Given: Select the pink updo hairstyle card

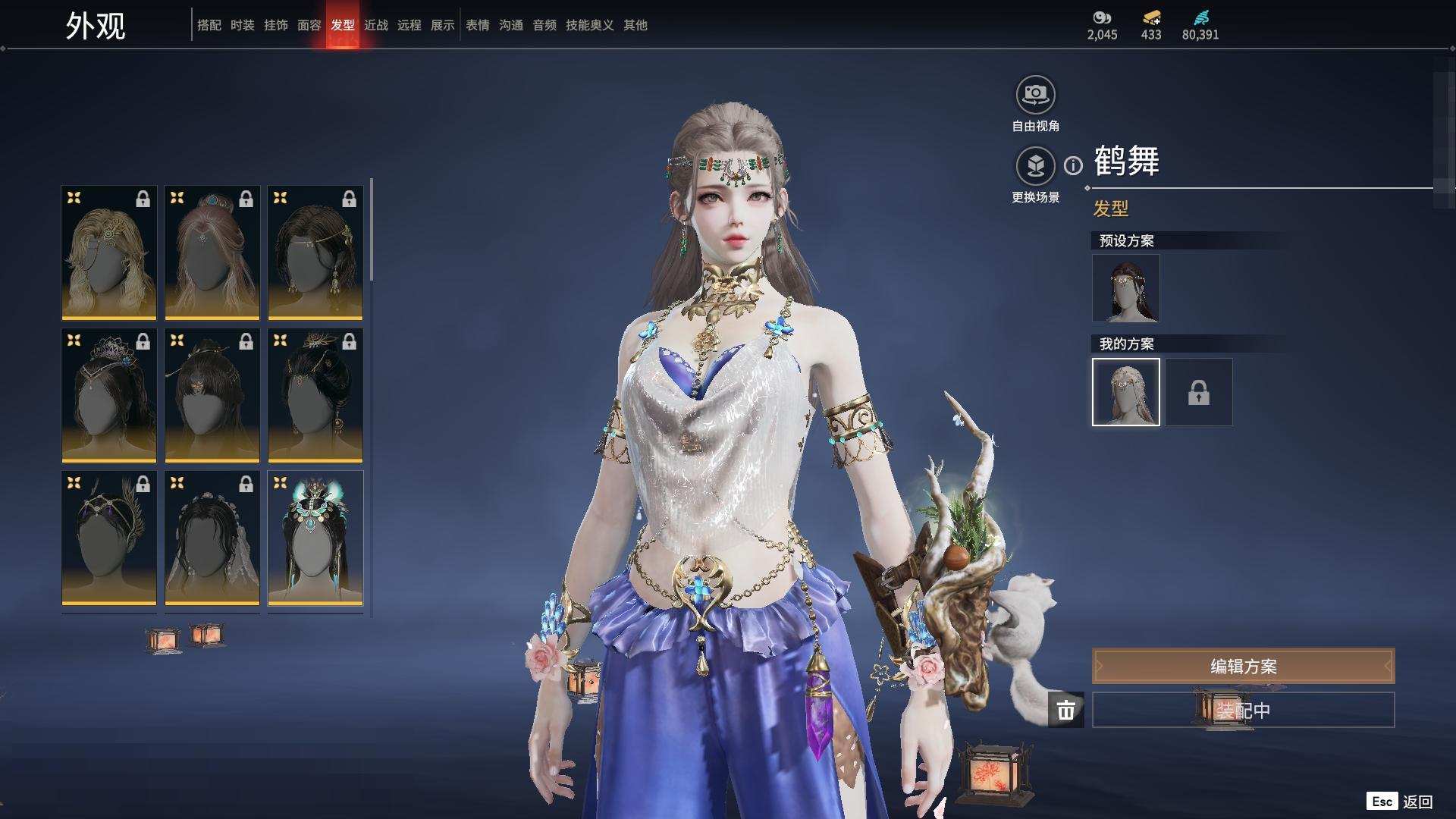Looking at the screenshot, I should click(212, 253).
